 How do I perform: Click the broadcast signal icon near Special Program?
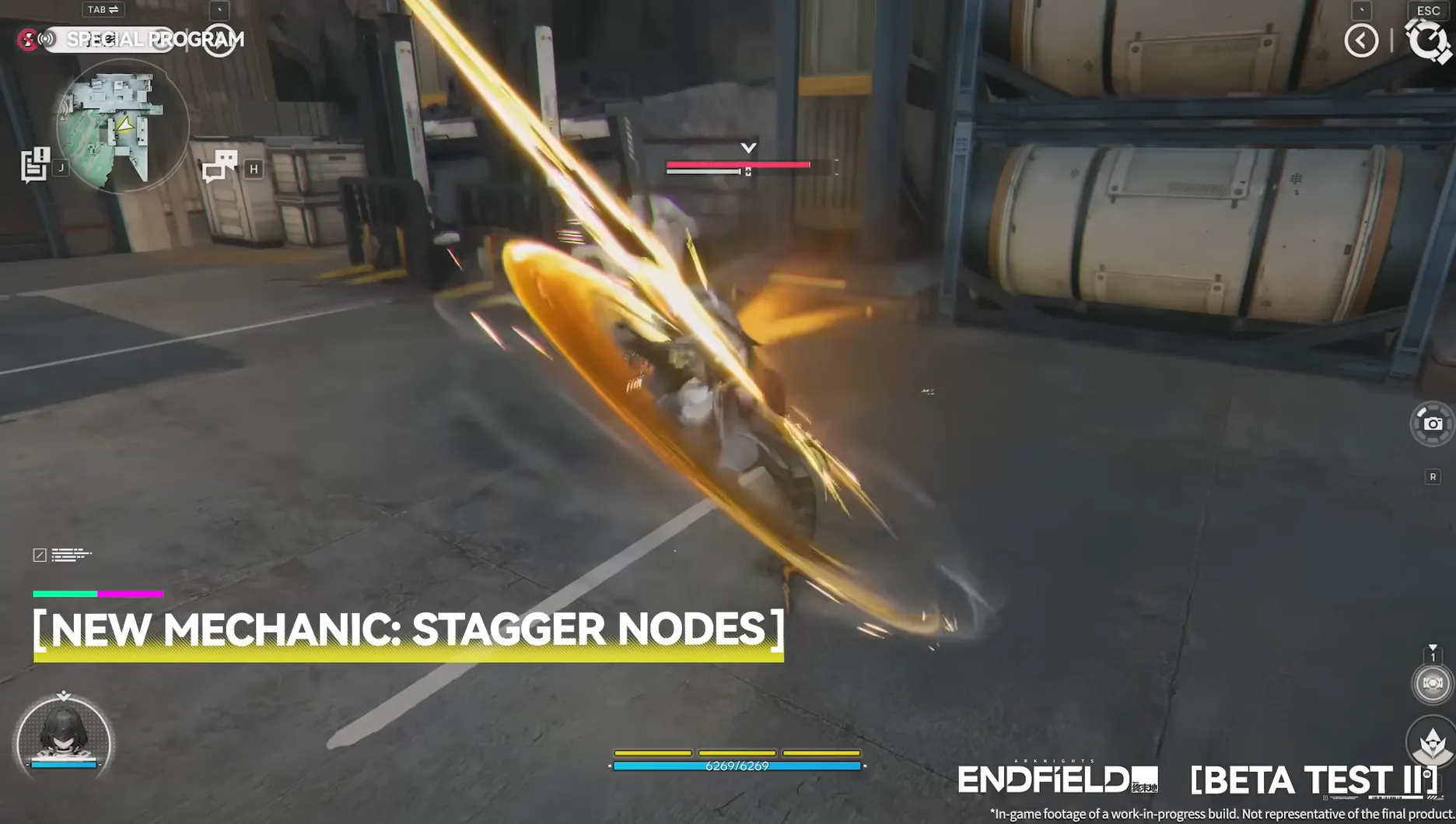(x=45, y=40)
